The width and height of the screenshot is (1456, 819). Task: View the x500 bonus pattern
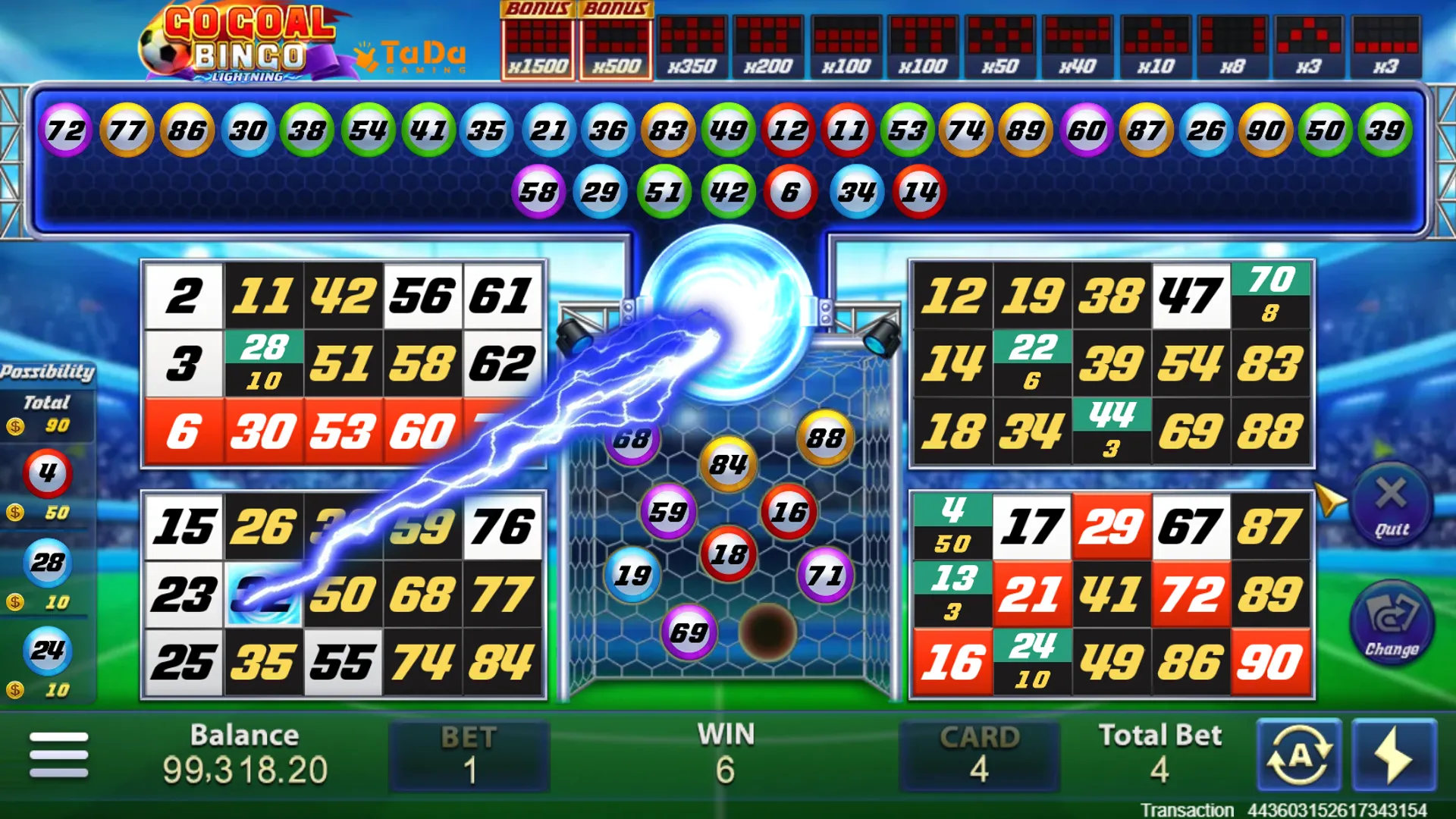pos(616,42)
